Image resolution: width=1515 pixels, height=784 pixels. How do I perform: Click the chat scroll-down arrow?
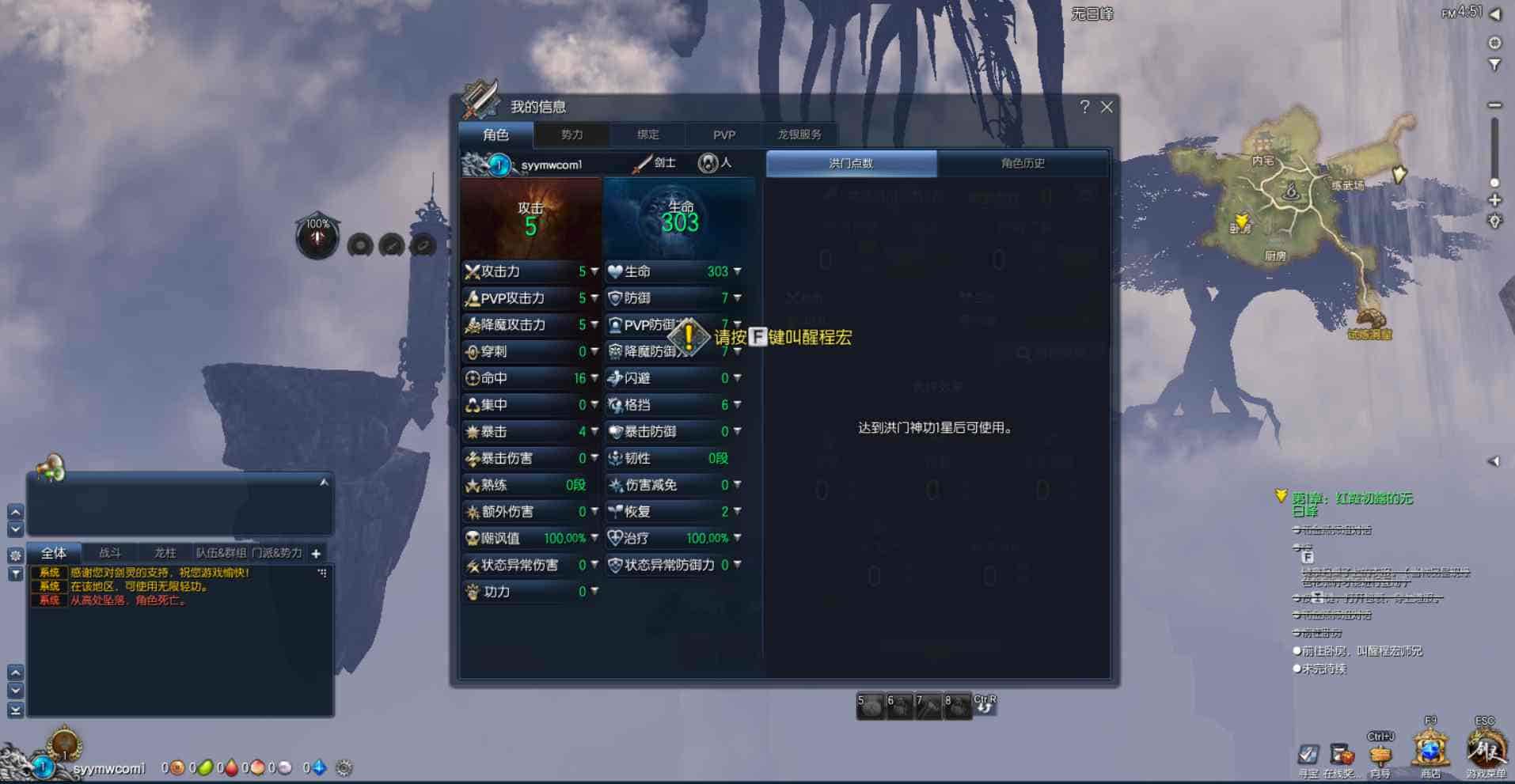[x=14, y=528]
